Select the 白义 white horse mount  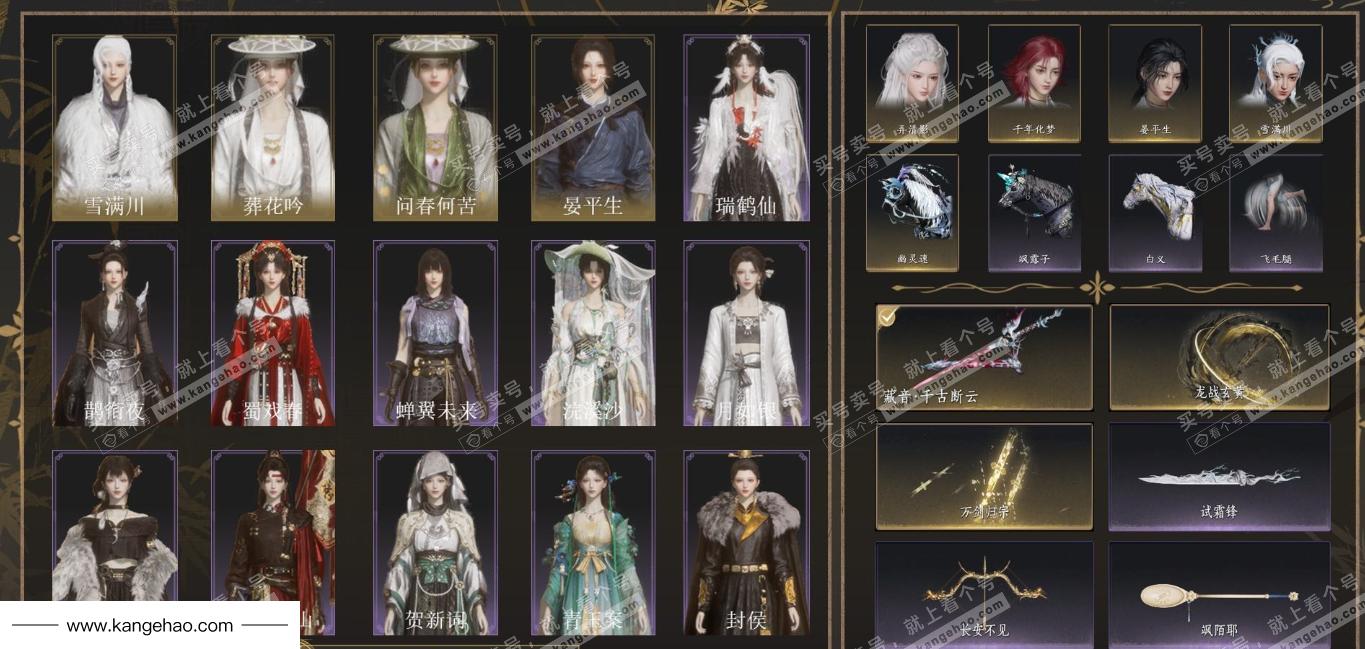pyautogui.click(x=1155, y=212)
